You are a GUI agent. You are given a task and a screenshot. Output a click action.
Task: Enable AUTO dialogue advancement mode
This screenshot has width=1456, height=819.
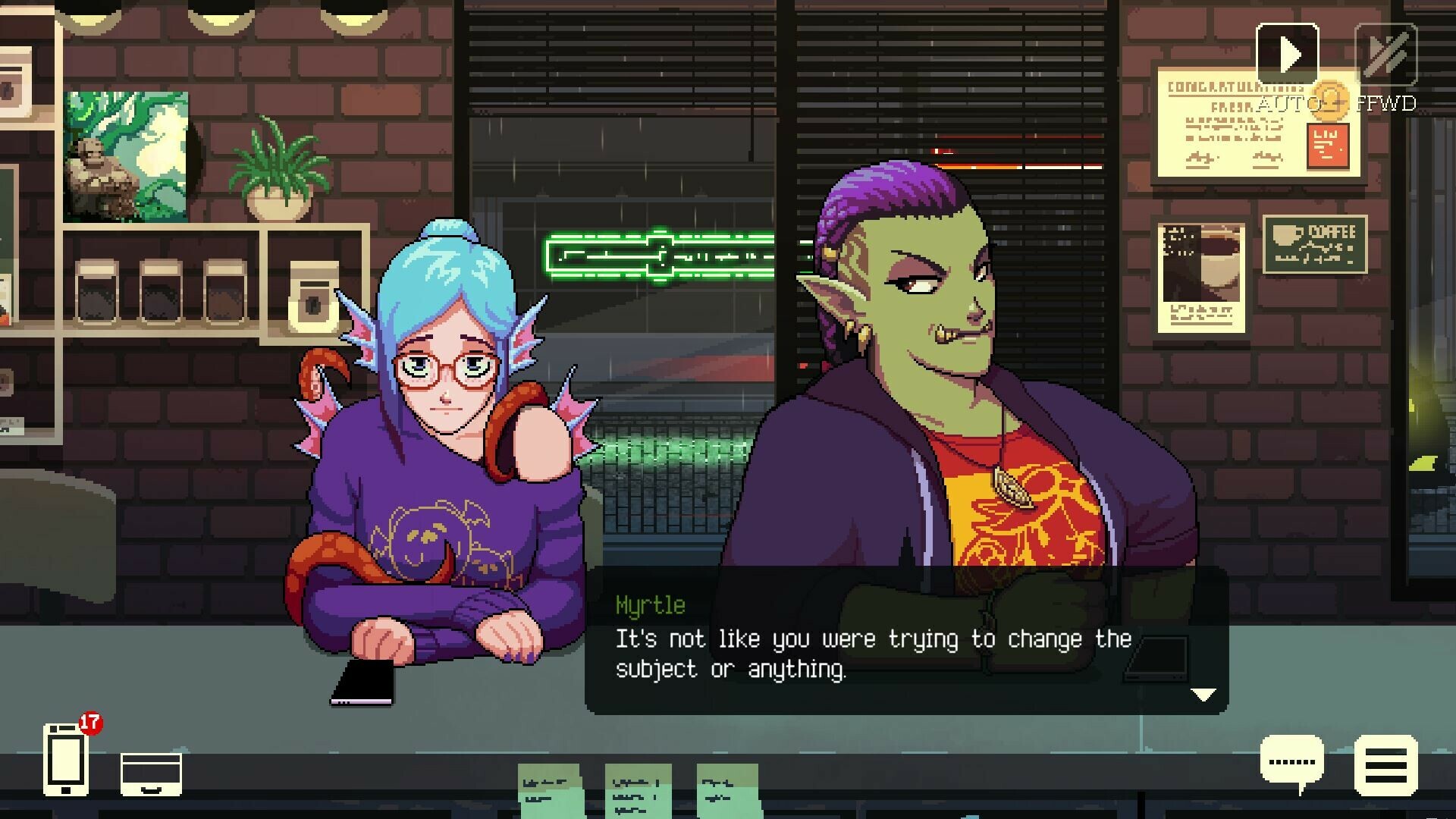1287,53
